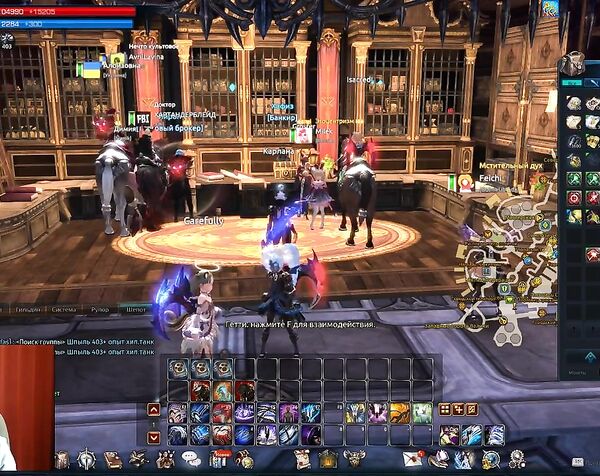
Task: Click the inventory bag icon atop the panel
Action: [571, 65]
